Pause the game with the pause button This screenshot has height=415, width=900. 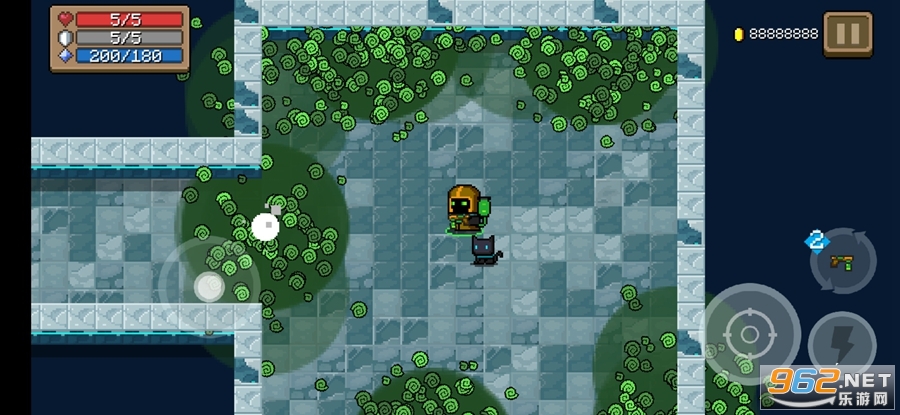click(x=847, y=34)
